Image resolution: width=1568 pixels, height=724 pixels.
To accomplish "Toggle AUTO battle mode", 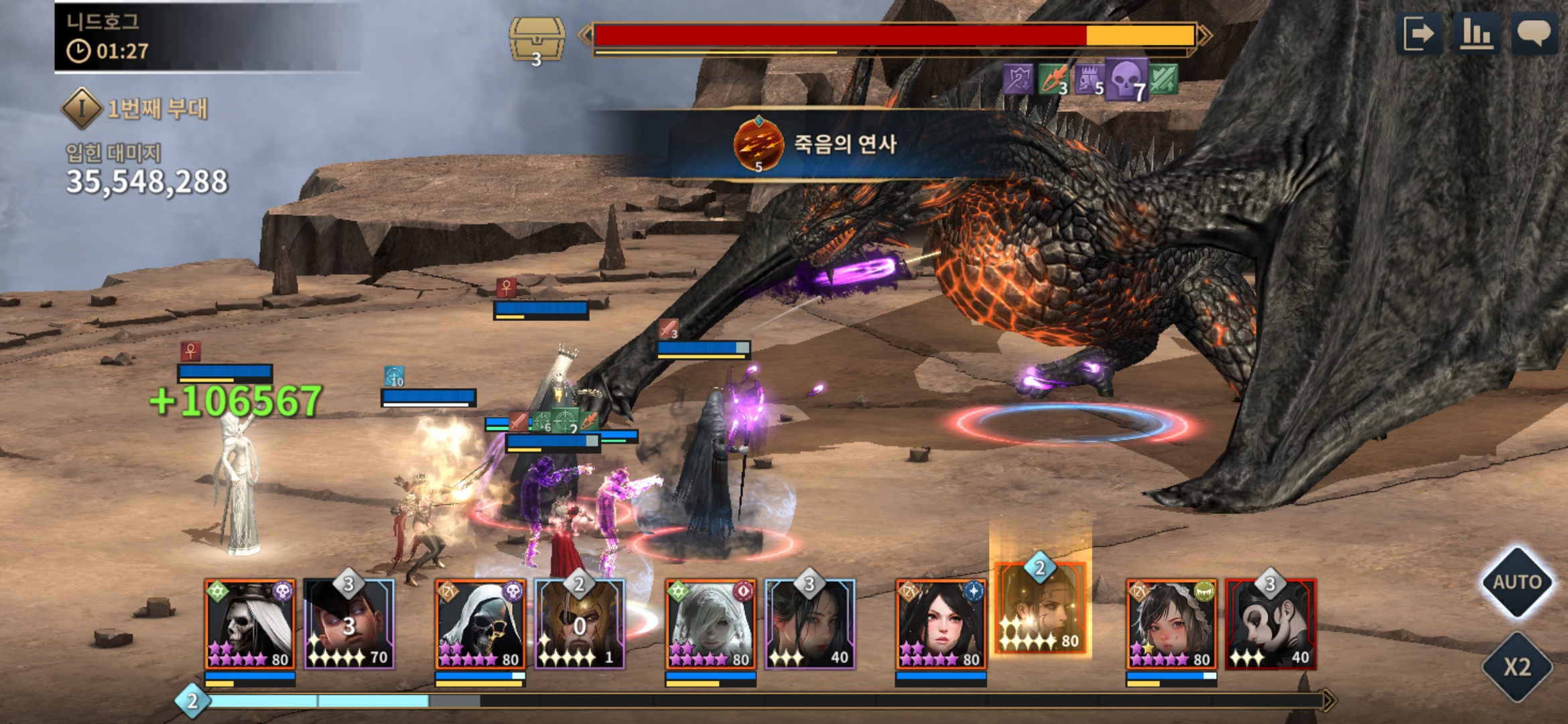I will pyautogui.click(x=1516, y=582).
